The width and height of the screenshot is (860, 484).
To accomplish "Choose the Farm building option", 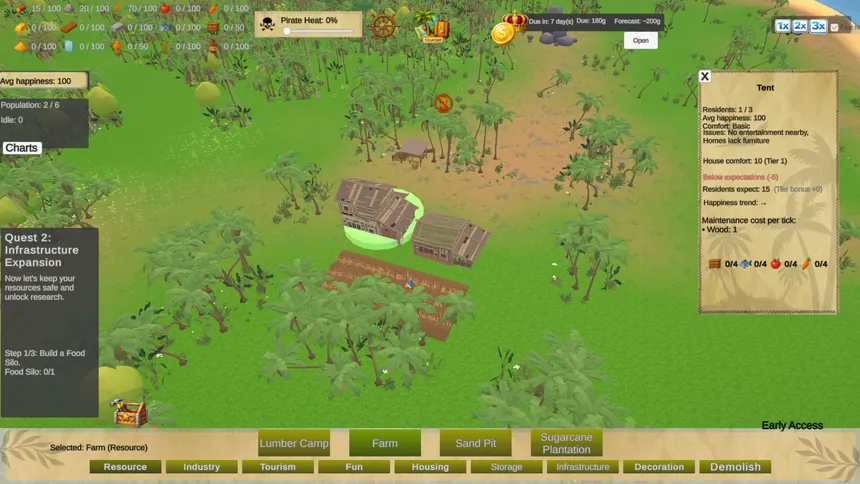I will tap(385, 443).
